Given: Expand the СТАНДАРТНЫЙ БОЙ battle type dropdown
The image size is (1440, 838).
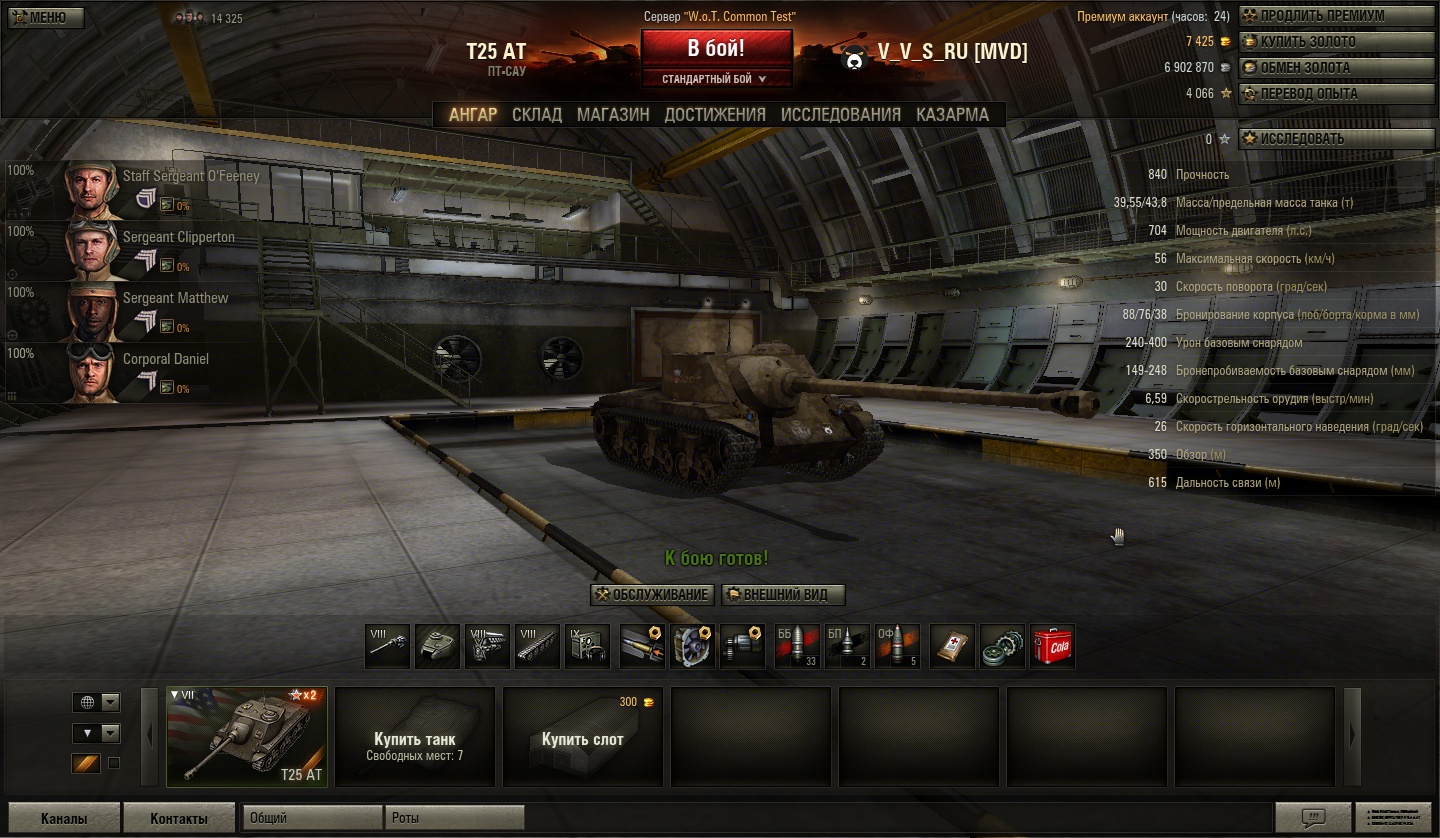Looking at the screenshot, I should click(715, 79).
